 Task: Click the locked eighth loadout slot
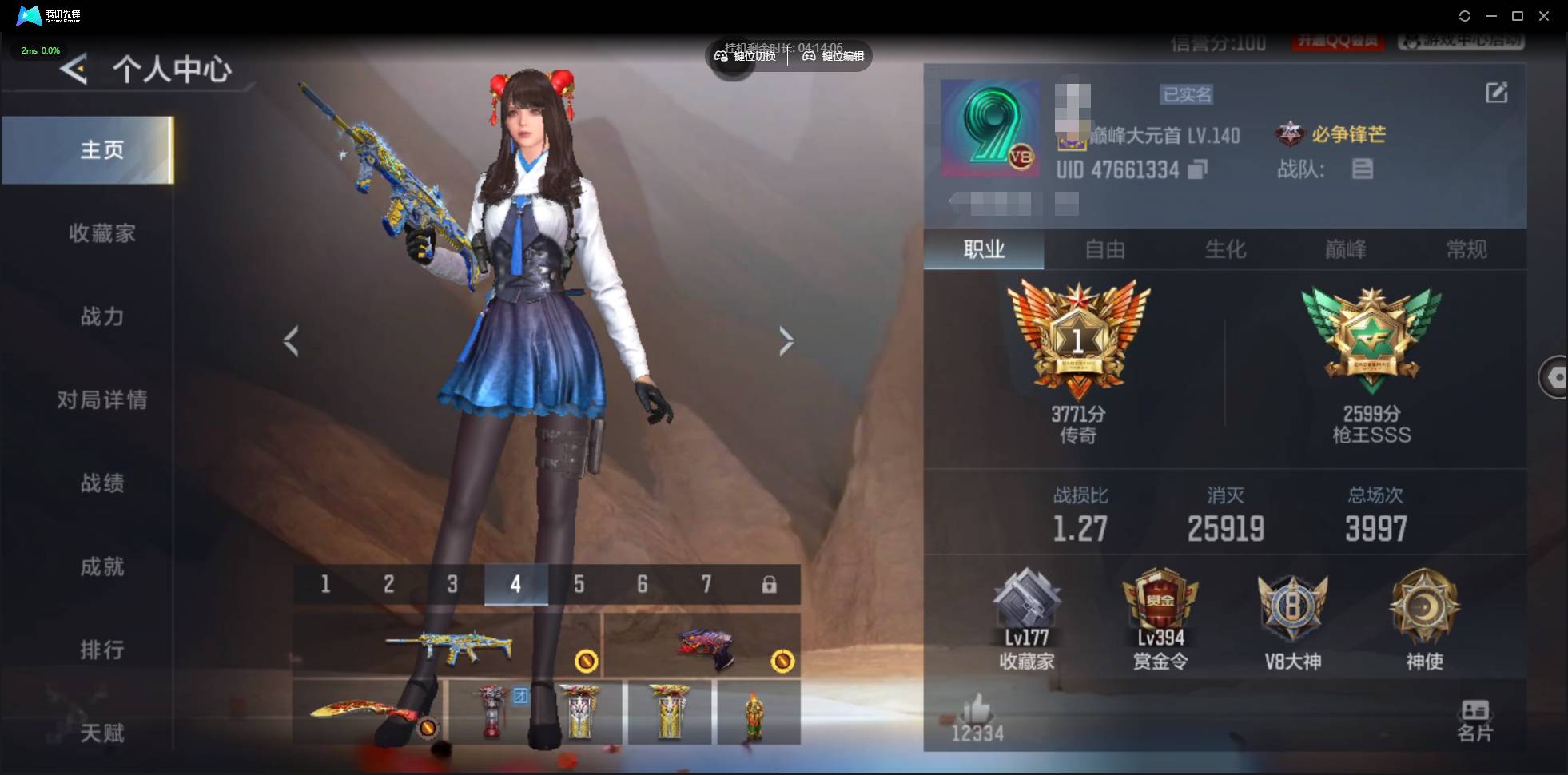770,584
